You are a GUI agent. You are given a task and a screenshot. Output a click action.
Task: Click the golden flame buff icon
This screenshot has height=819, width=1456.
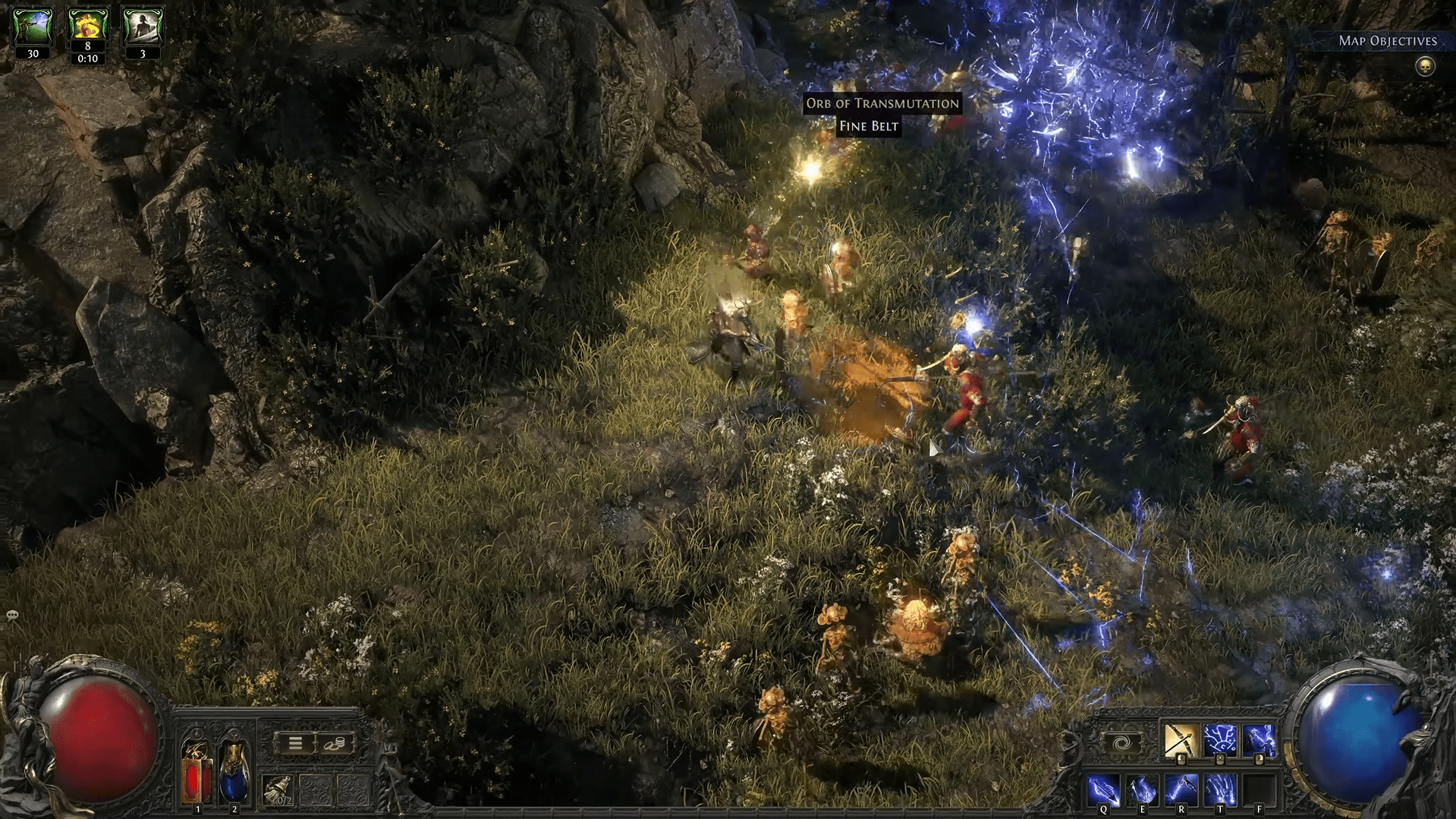[87, 26]
